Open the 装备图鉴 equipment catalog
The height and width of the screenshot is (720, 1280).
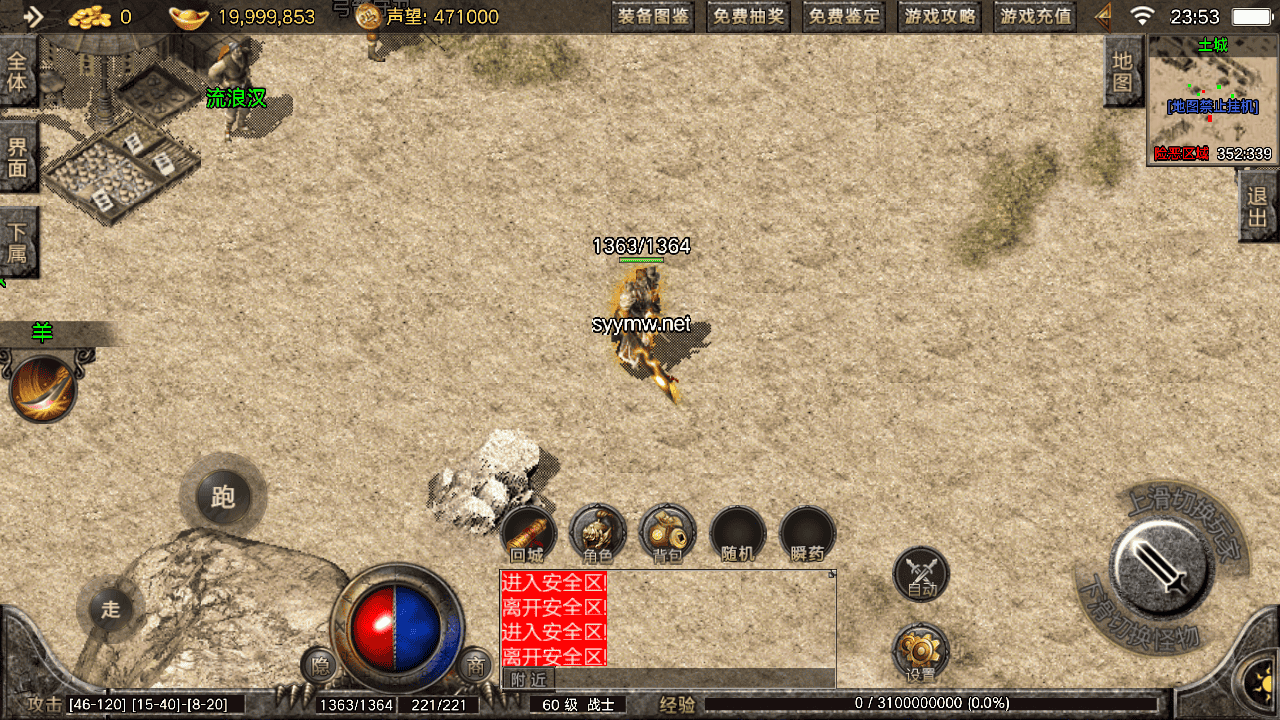[x=653, y=16]
